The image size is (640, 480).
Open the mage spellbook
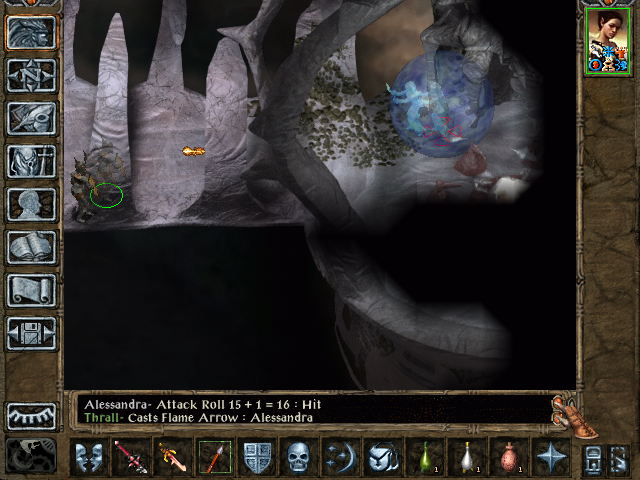(31, 247)
